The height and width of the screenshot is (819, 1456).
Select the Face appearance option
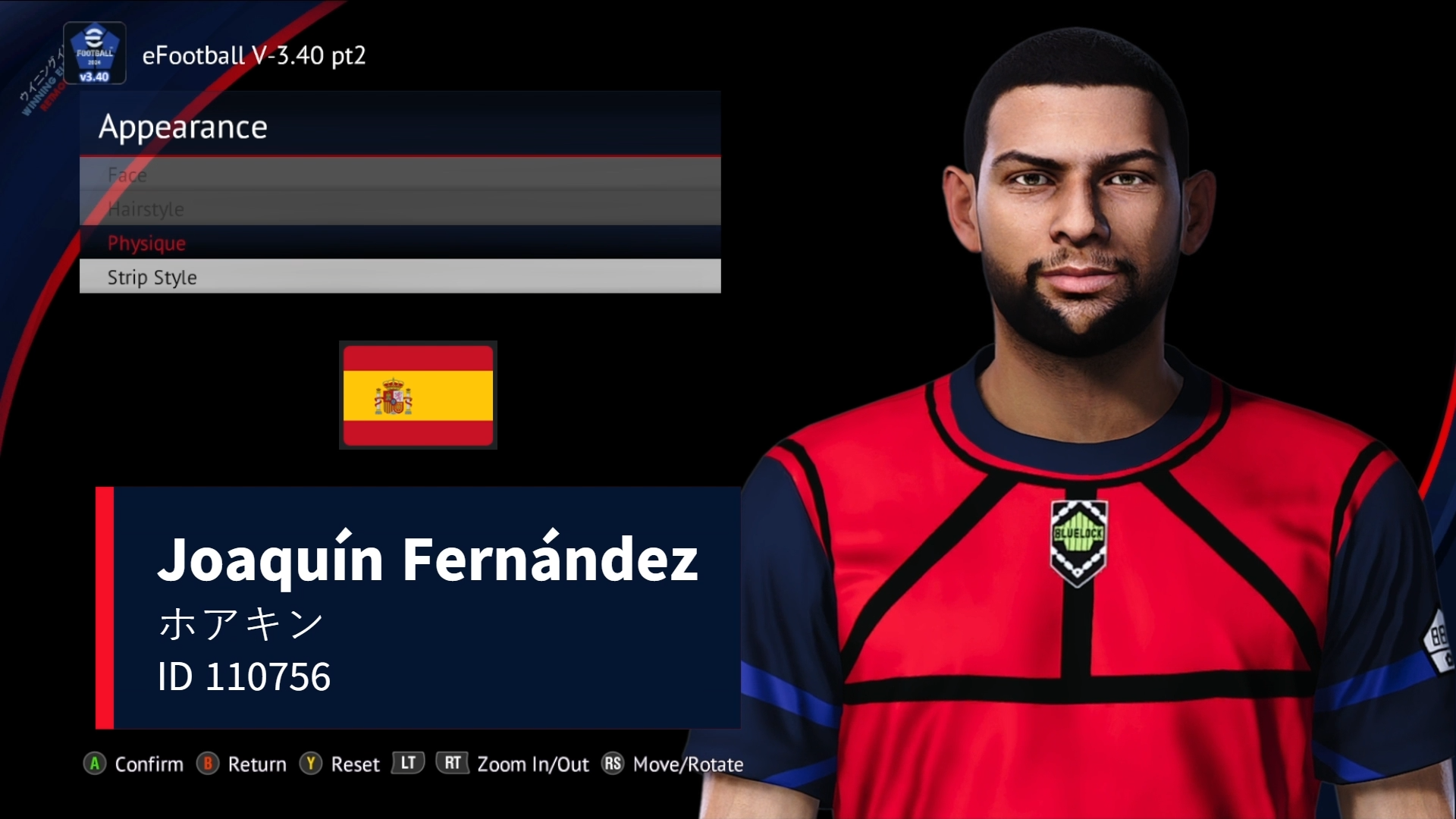[x=127, y=175]
